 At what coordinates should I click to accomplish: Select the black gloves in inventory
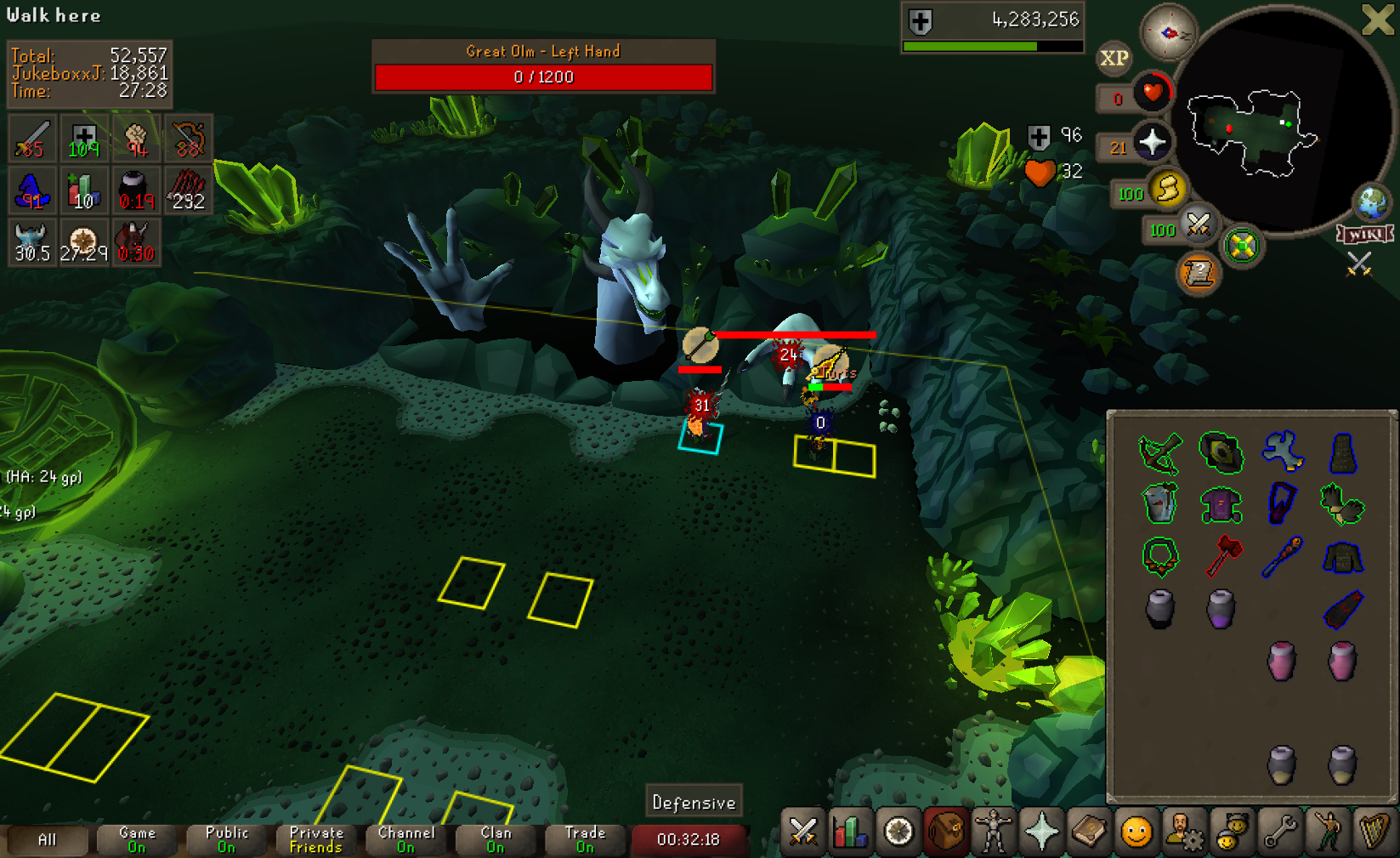[x=1341, y=503]
